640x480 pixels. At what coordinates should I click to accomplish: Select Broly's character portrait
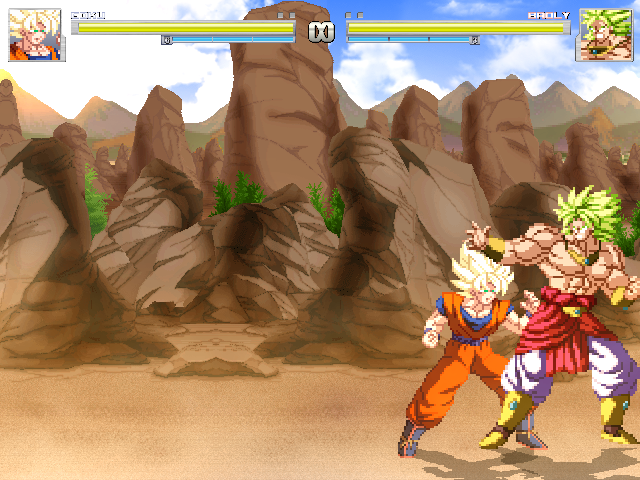(x=604, y=35)
